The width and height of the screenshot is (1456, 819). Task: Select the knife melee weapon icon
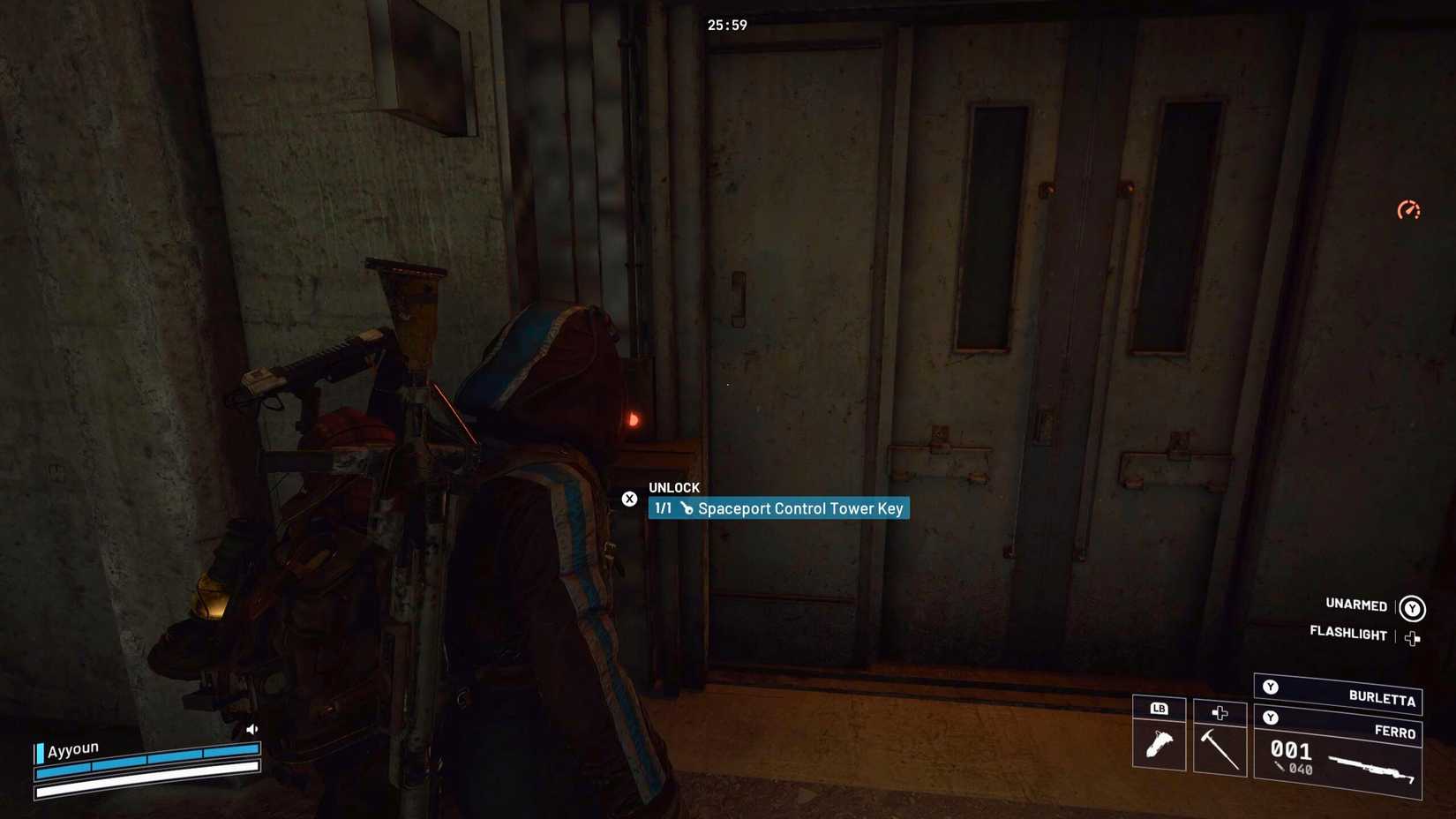click(x=1159, y=746)
